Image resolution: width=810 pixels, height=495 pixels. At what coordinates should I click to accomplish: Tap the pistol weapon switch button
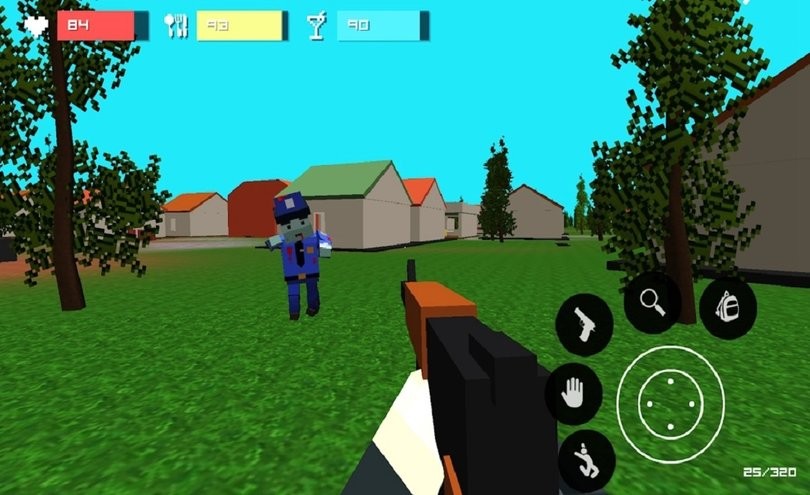pos(584,324)
